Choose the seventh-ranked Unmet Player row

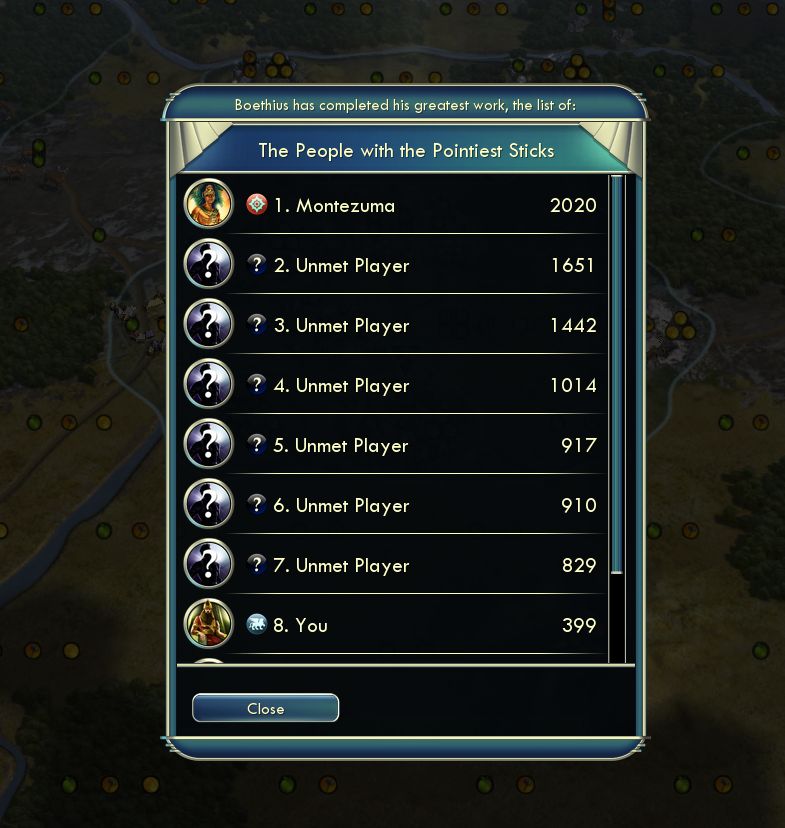tap(400, 565)
